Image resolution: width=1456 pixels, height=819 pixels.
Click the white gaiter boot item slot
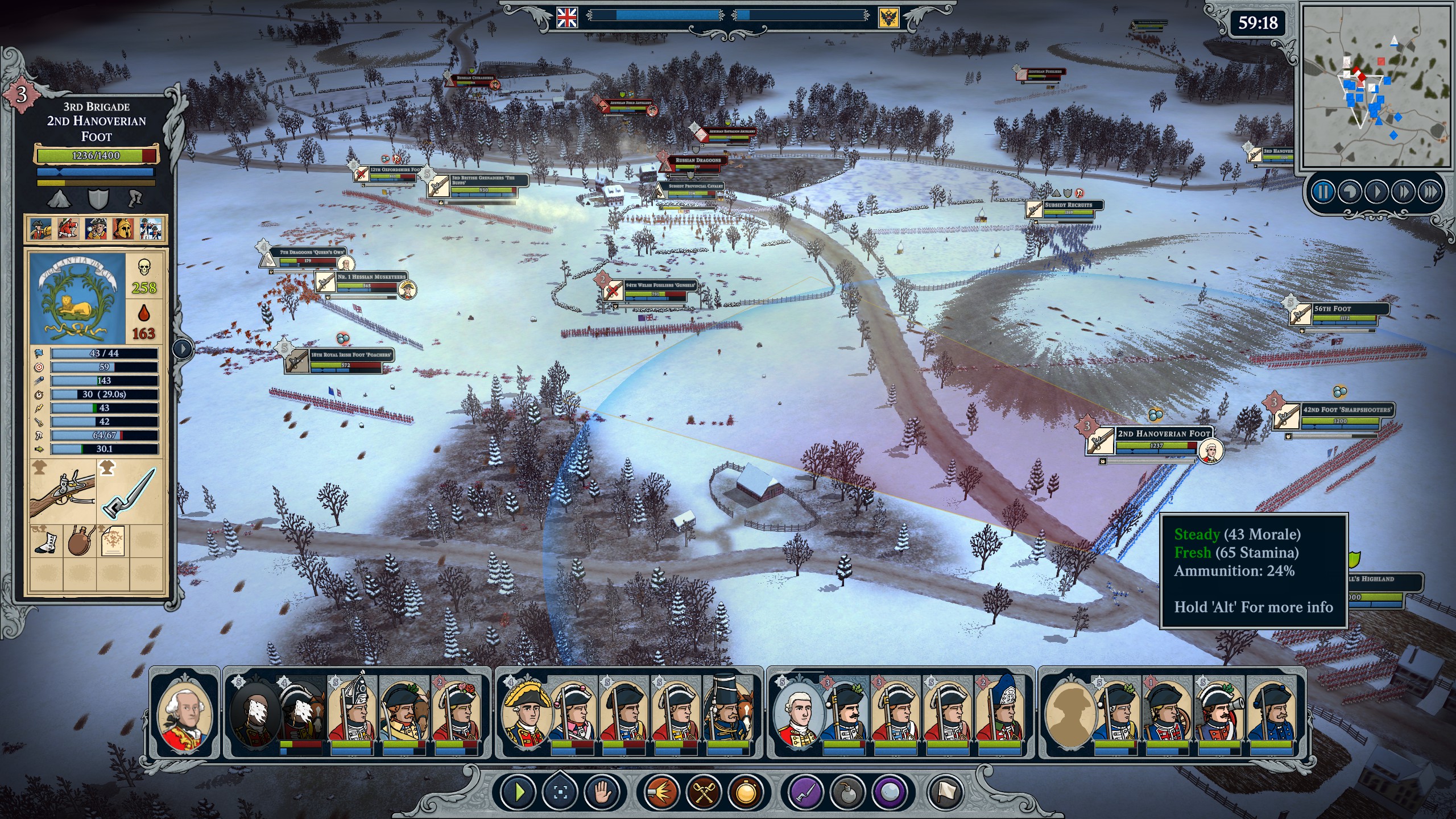46,540
